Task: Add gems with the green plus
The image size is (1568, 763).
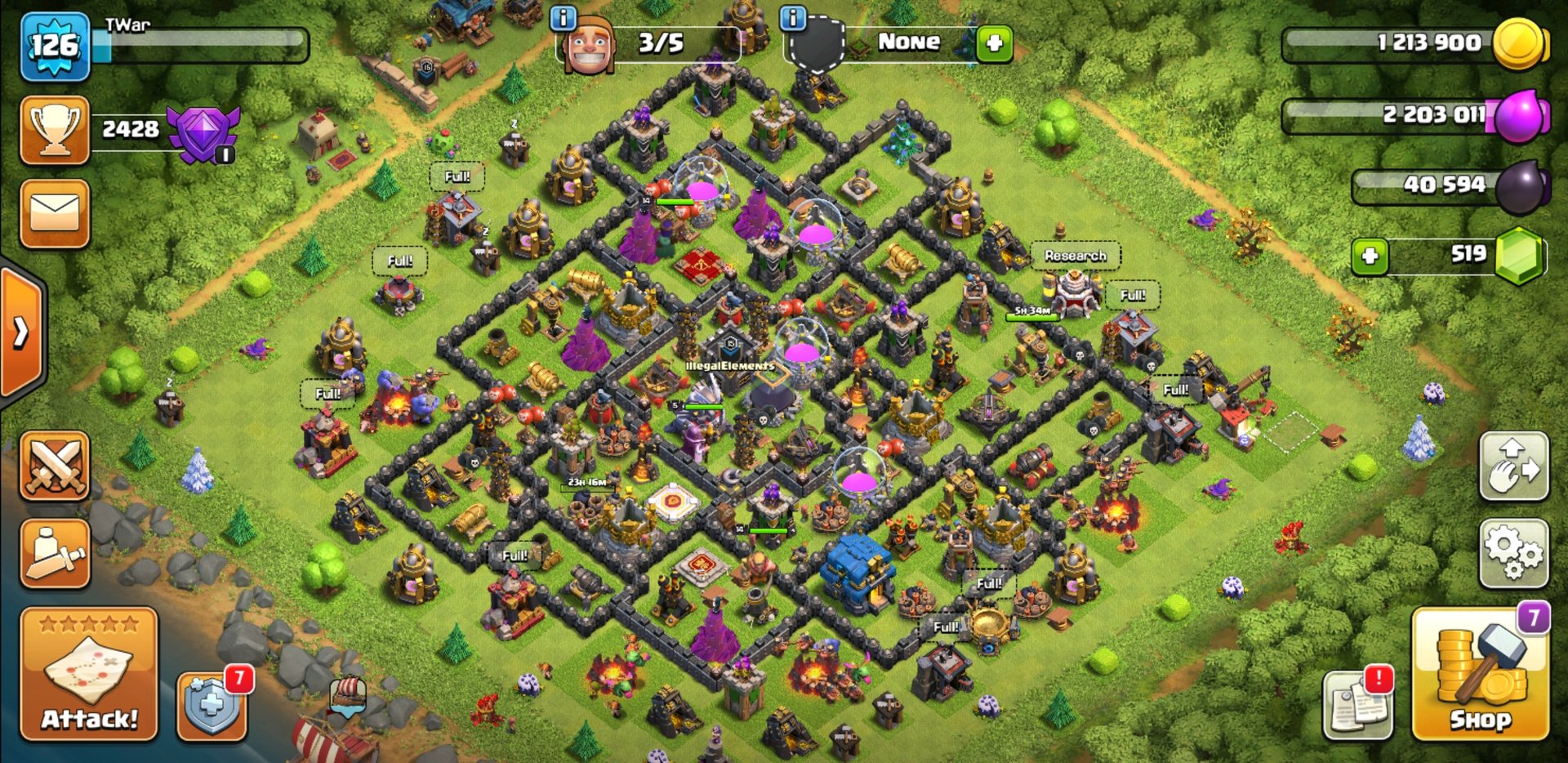Action: coord(1370,256)
